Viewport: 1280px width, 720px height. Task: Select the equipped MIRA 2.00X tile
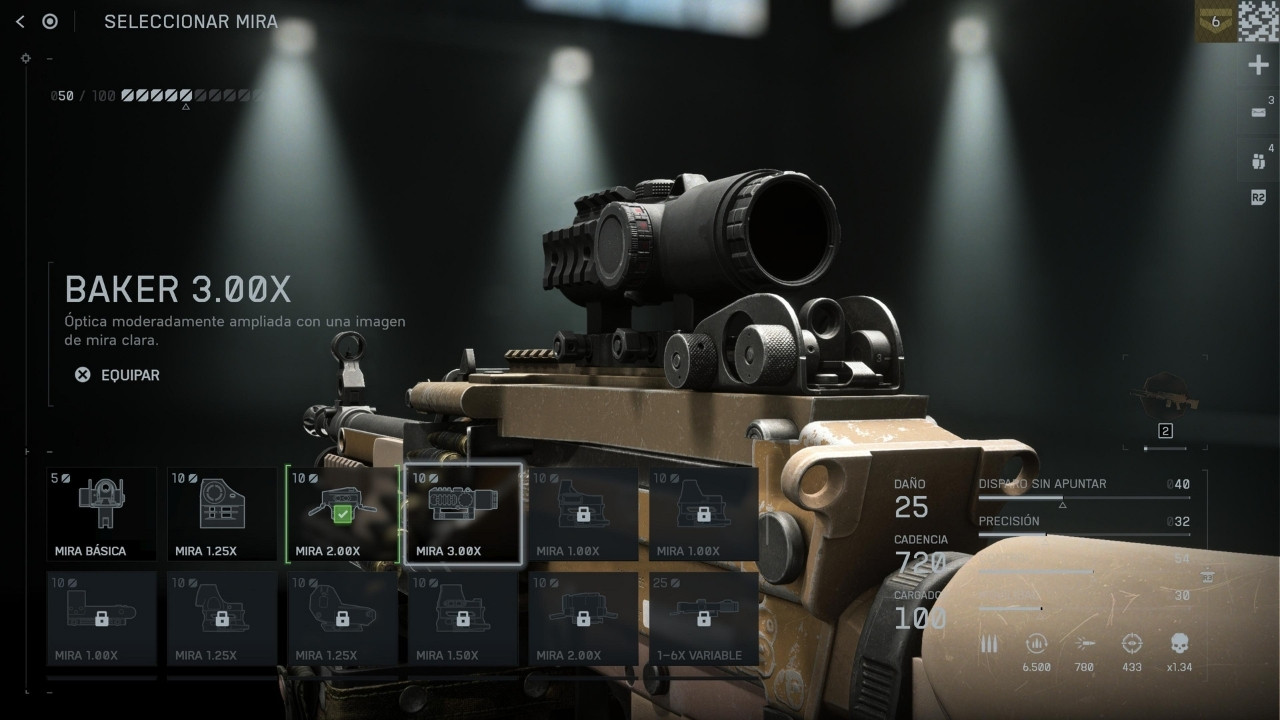point(342,514)
